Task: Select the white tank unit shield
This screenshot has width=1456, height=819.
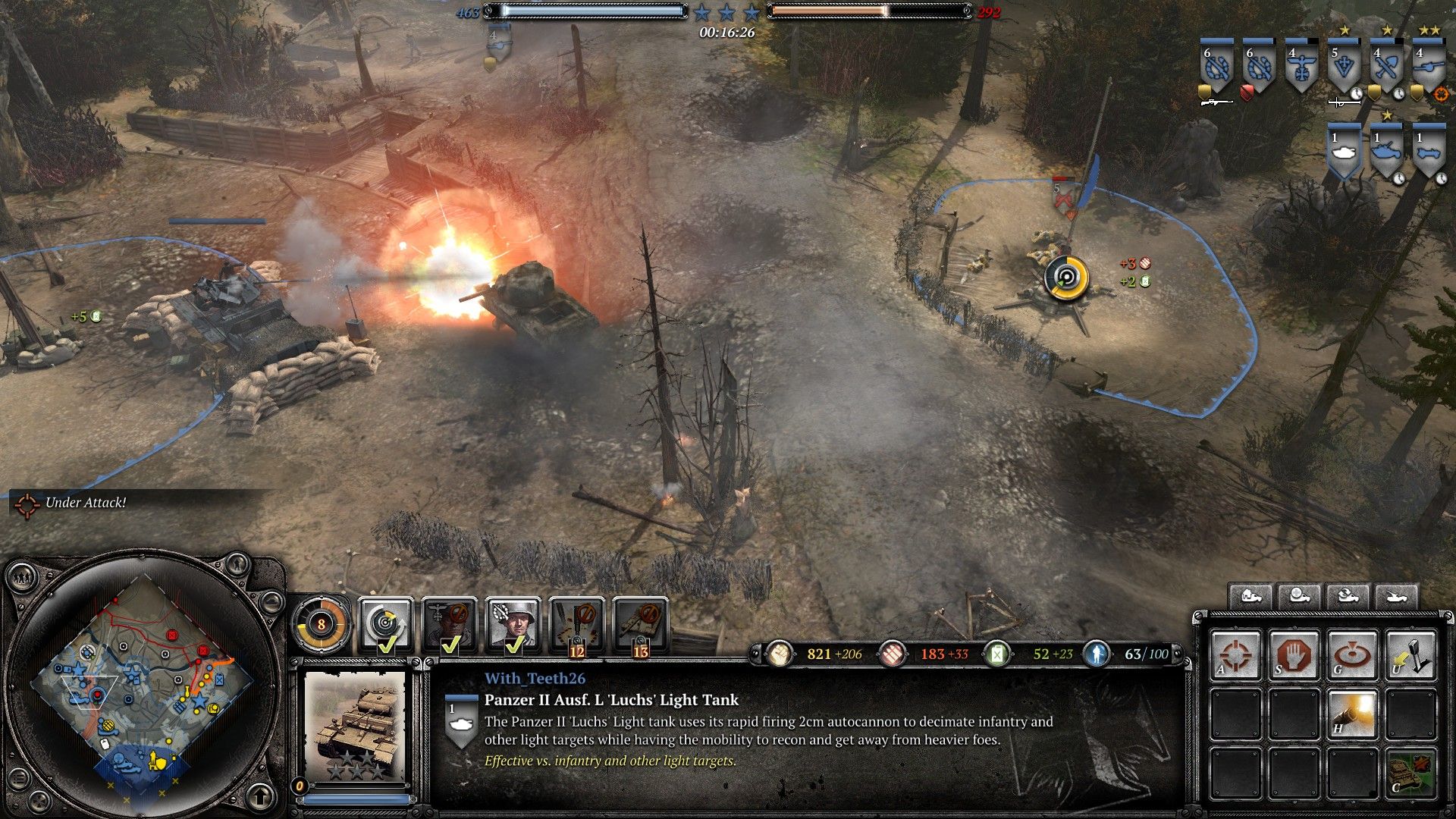Action: [x=1344, y=152]
